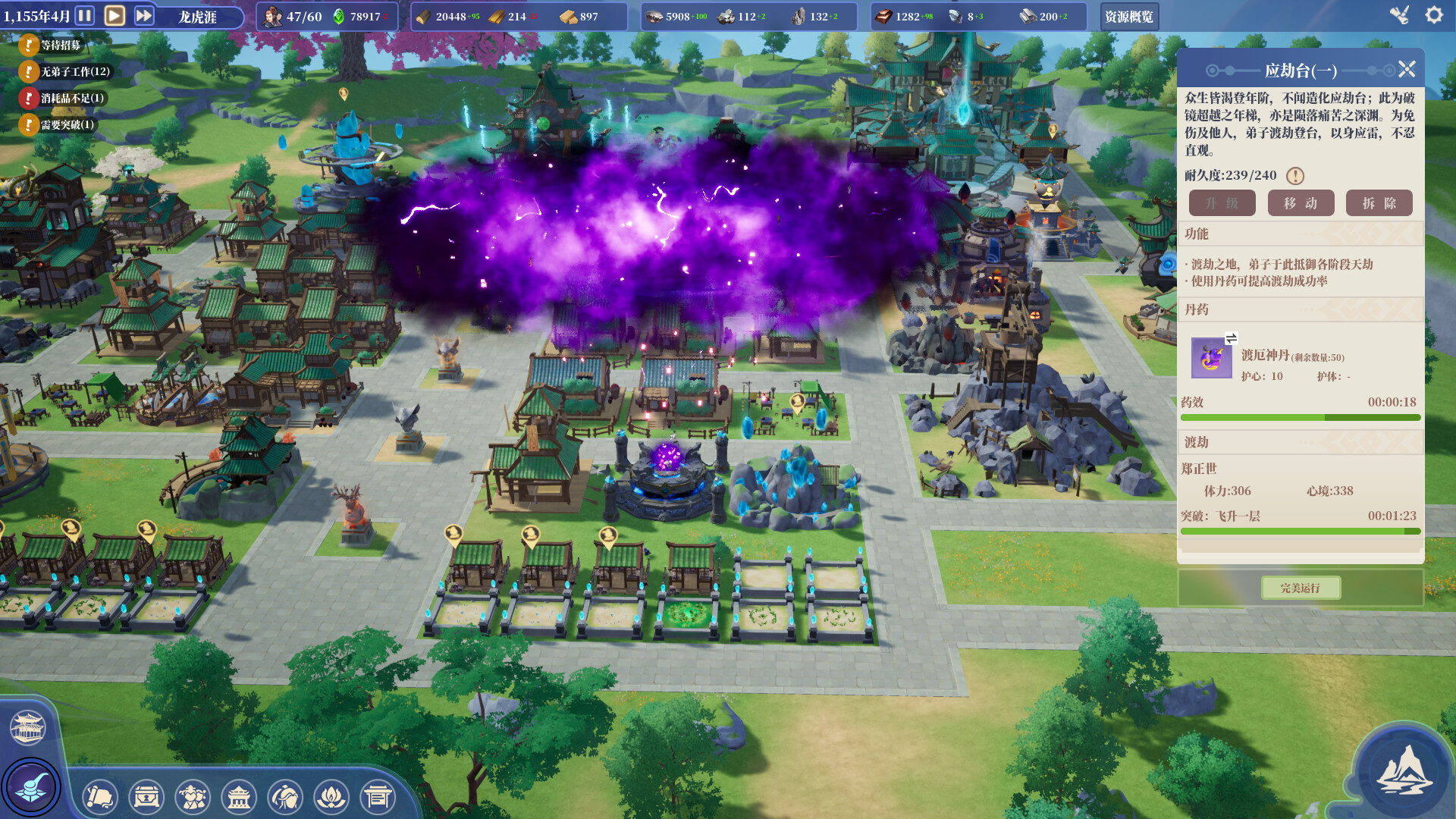Click the 升级 upgrade button

[1222, 203]
